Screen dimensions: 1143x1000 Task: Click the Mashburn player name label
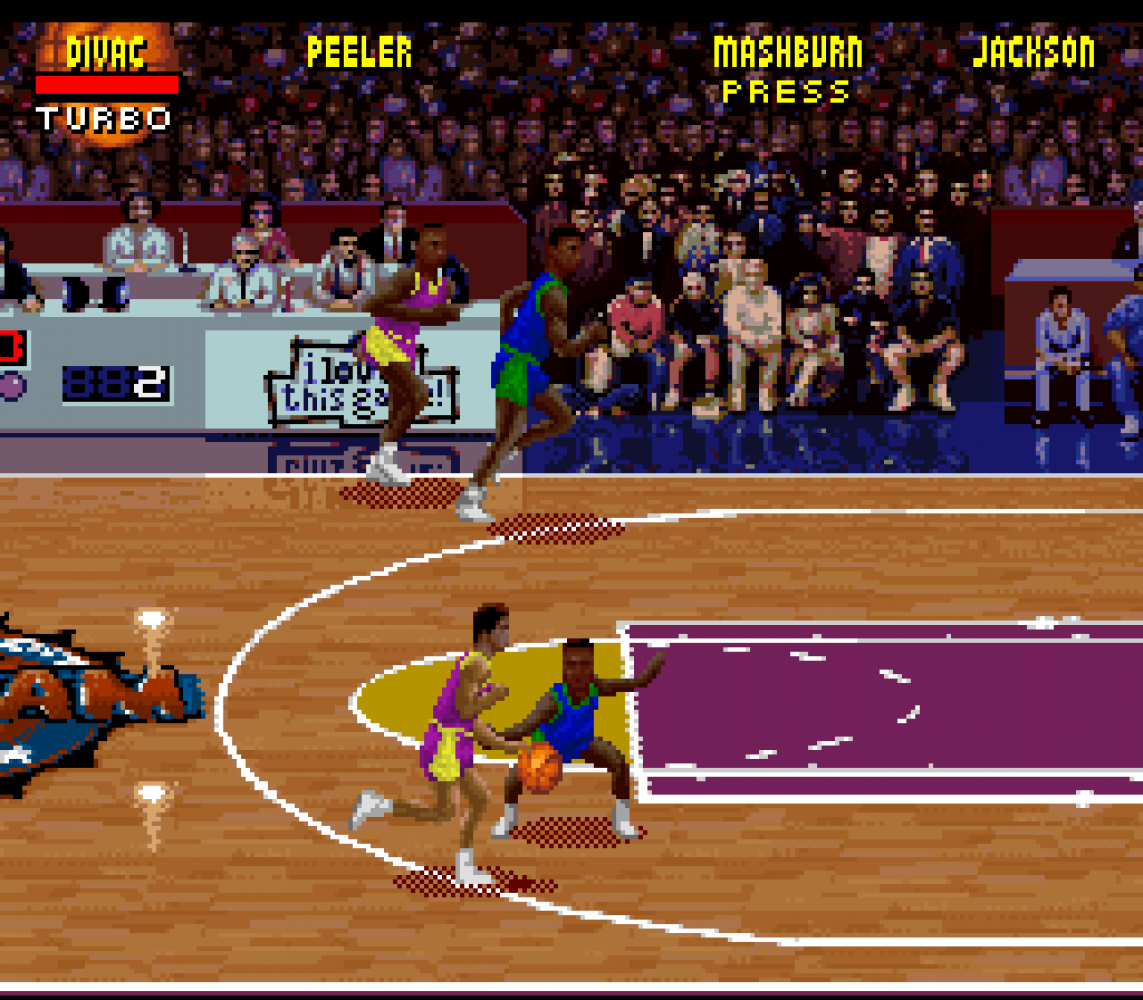point(787,52)
